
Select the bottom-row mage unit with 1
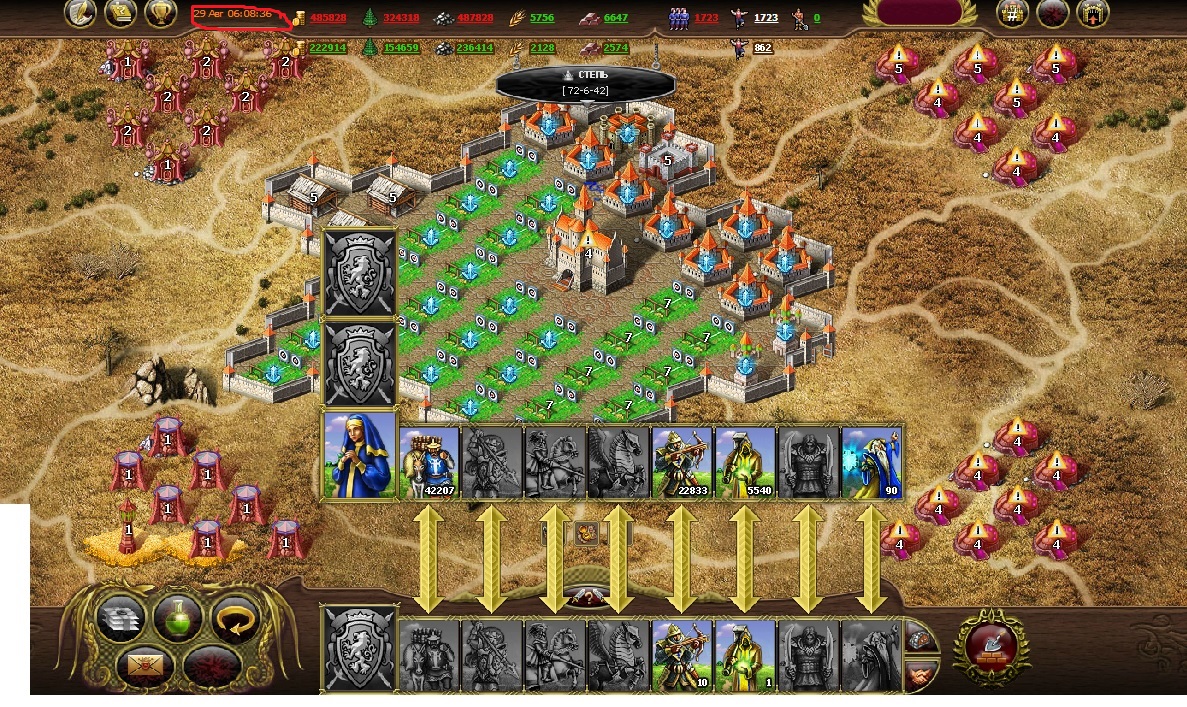point(745,655)
